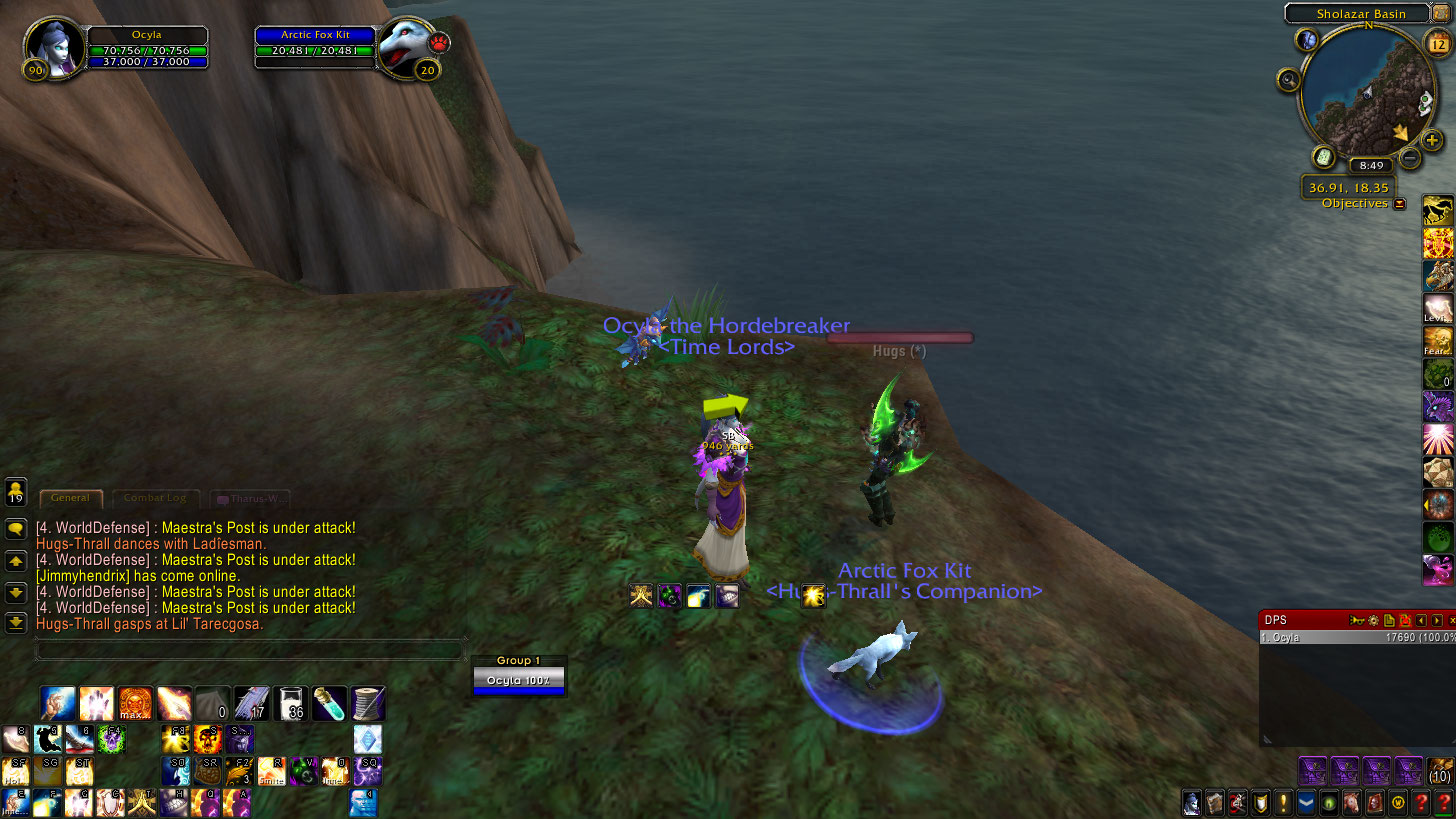Use the teal potion flask slot
The image size is (1456, 819).
[x=329, y=704]
